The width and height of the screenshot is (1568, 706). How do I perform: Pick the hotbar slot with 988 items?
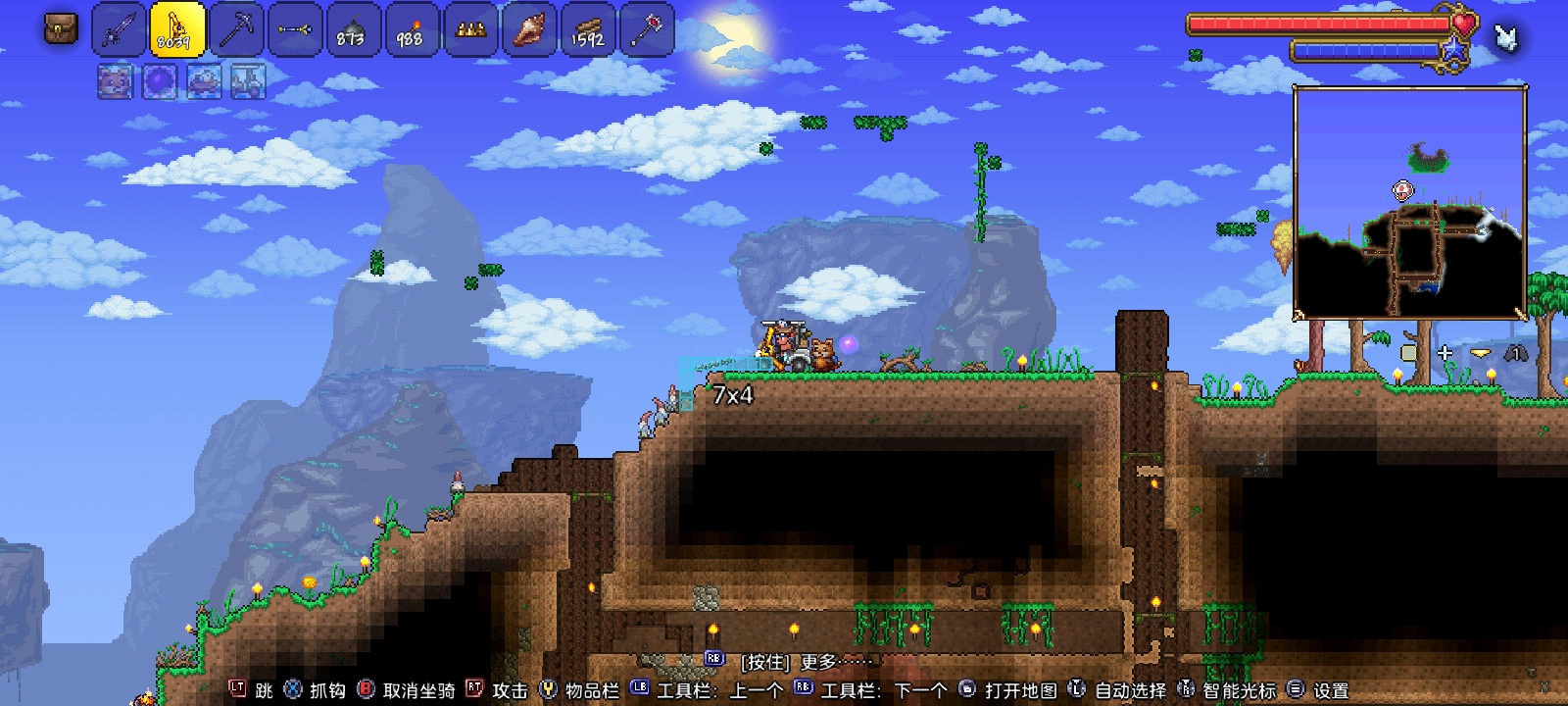(412, 30)
